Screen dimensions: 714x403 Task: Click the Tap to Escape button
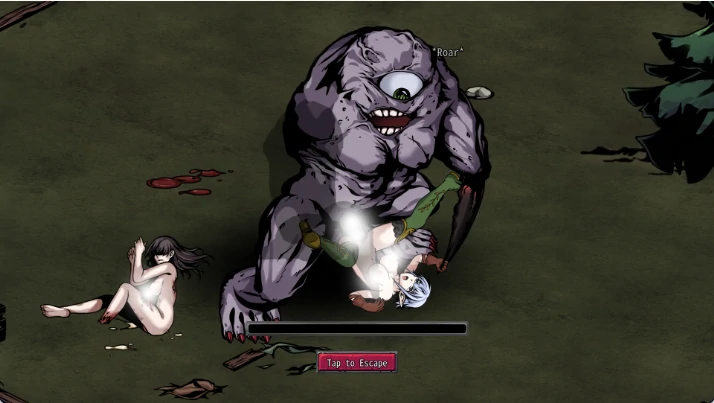[357, 363]
